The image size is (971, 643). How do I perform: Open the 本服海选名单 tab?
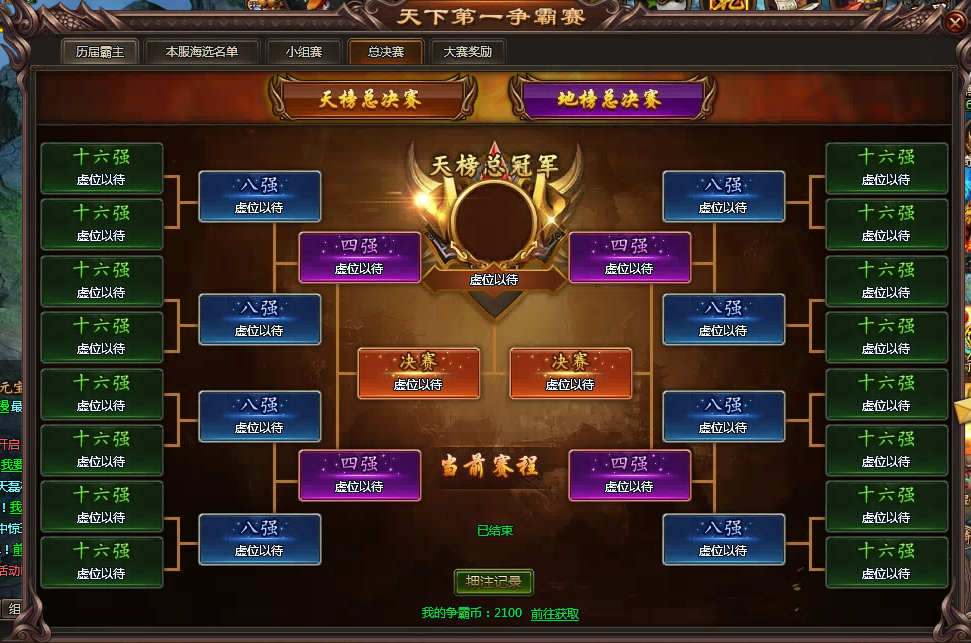(x=202, y=52)
